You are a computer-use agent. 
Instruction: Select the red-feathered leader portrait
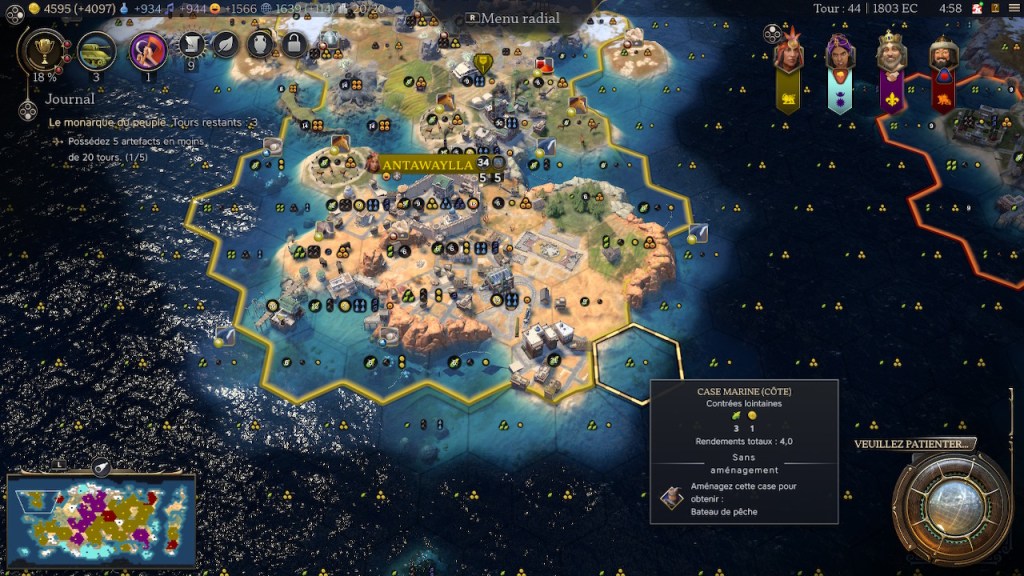(788, 55)
